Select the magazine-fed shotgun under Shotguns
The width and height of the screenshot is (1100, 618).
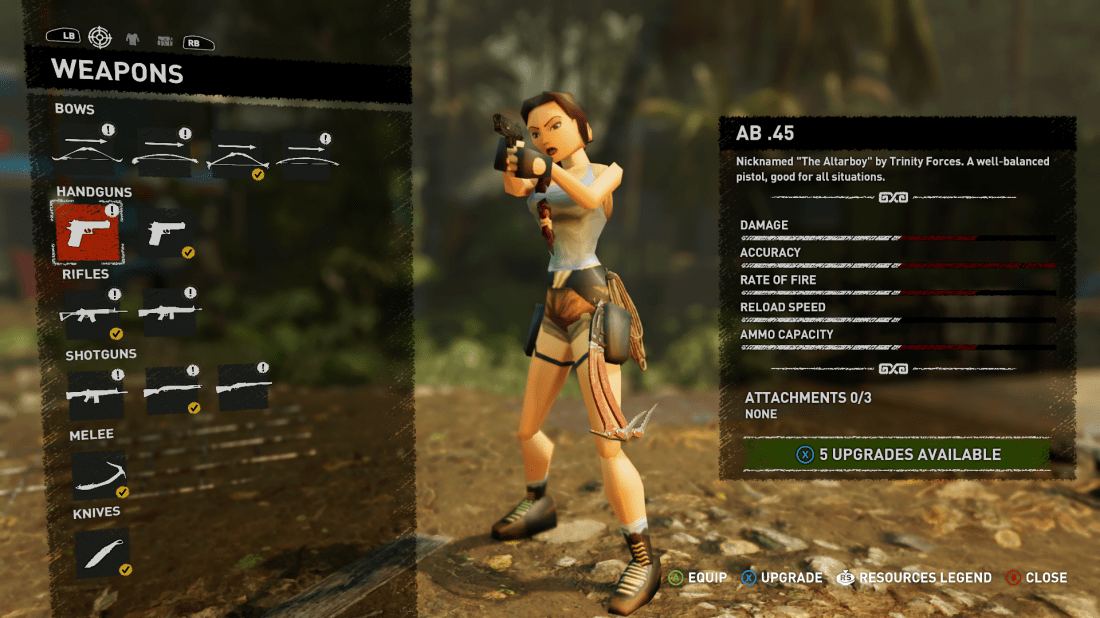coord(96,392)
